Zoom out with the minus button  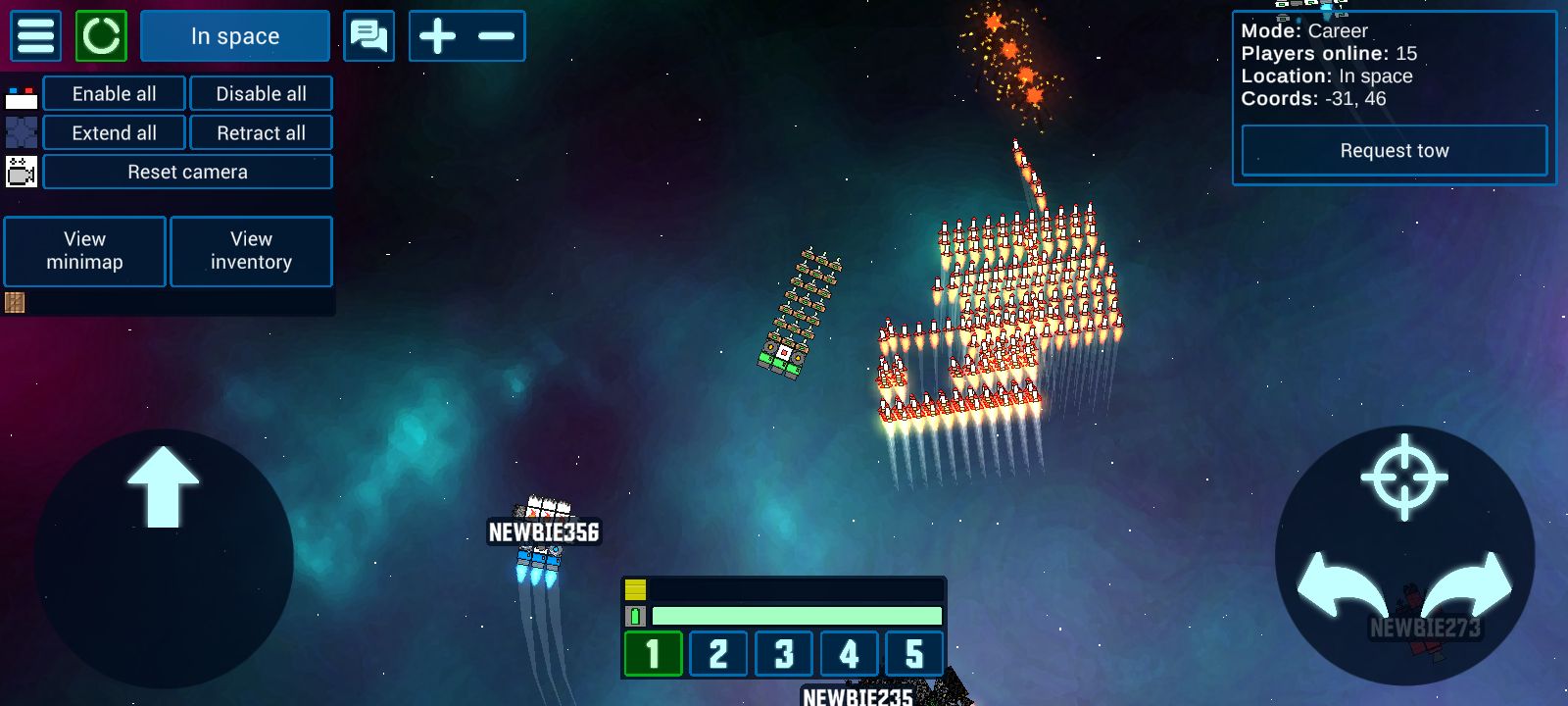pos(497,36)
